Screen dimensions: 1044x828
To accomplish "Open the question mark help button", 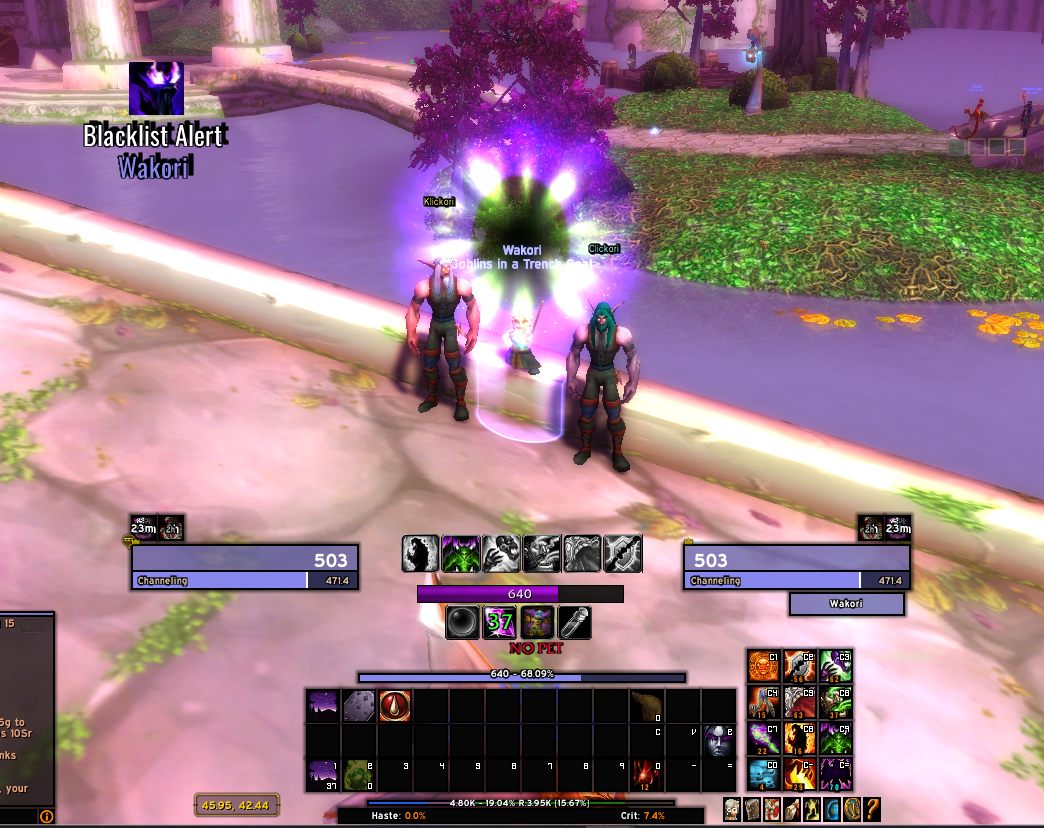I will point(872,809).
